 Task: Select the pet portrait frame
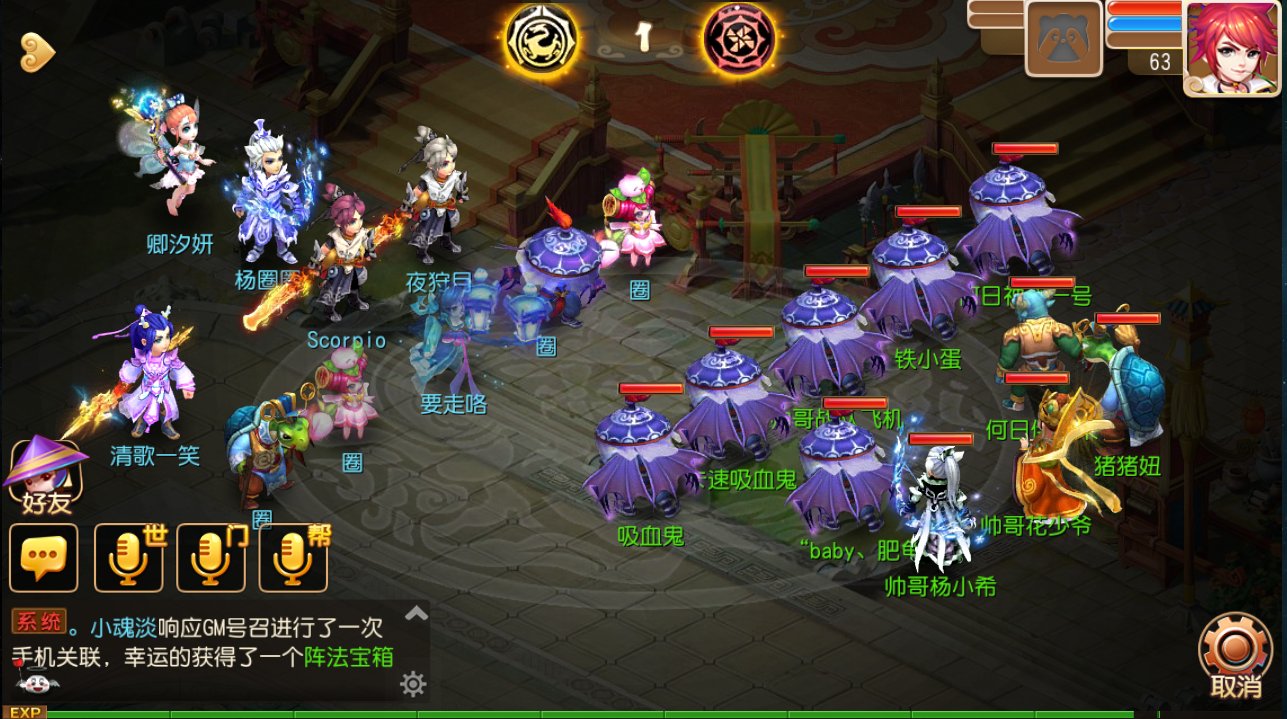pyautogui.click(x=1064, y=39)
